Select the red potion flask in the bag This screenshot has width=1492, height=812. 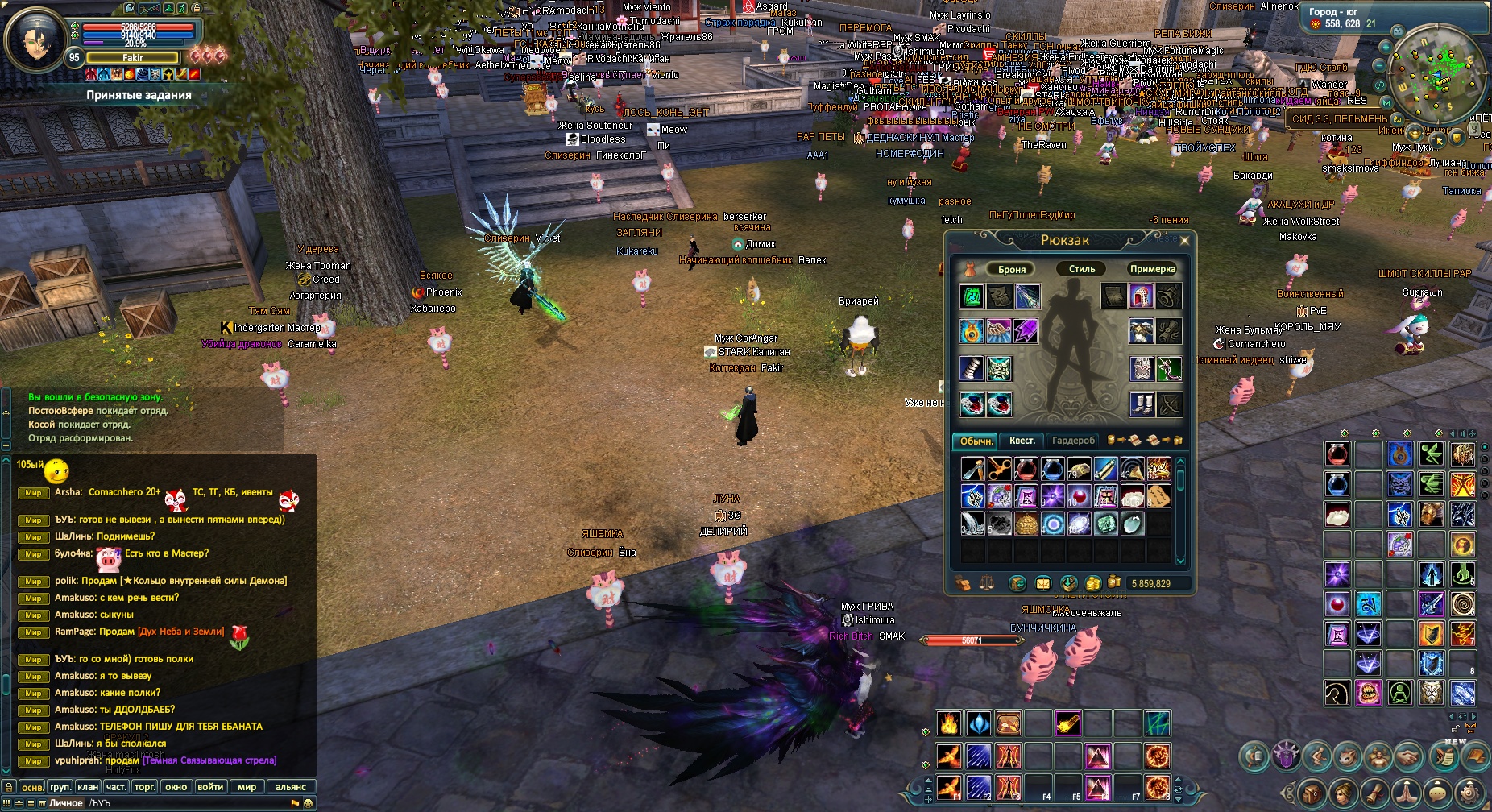1026,469
